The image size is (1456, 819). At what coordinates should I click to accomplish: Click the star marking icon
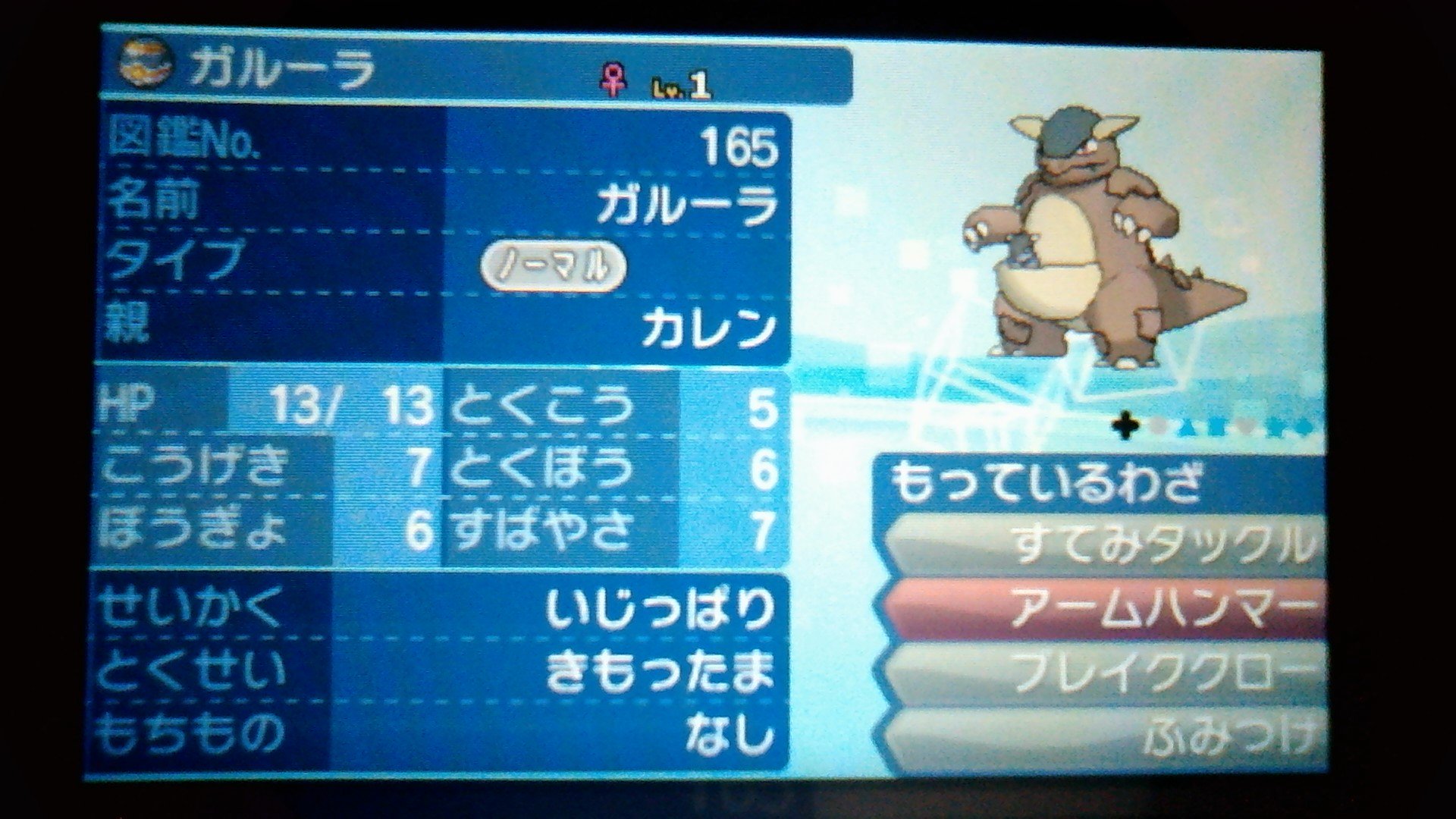(1274, 428)
